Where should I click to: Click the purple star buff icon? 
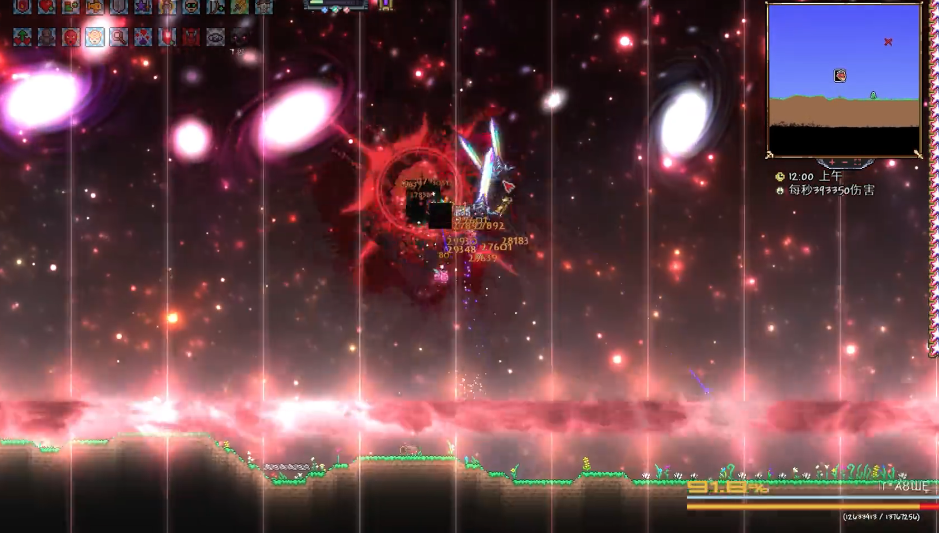pos(143,7)
